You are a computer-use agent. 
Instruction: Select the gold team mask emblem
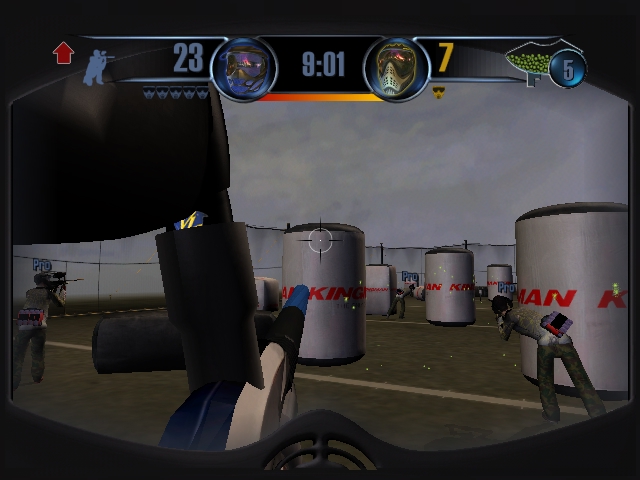coord(391,68)
